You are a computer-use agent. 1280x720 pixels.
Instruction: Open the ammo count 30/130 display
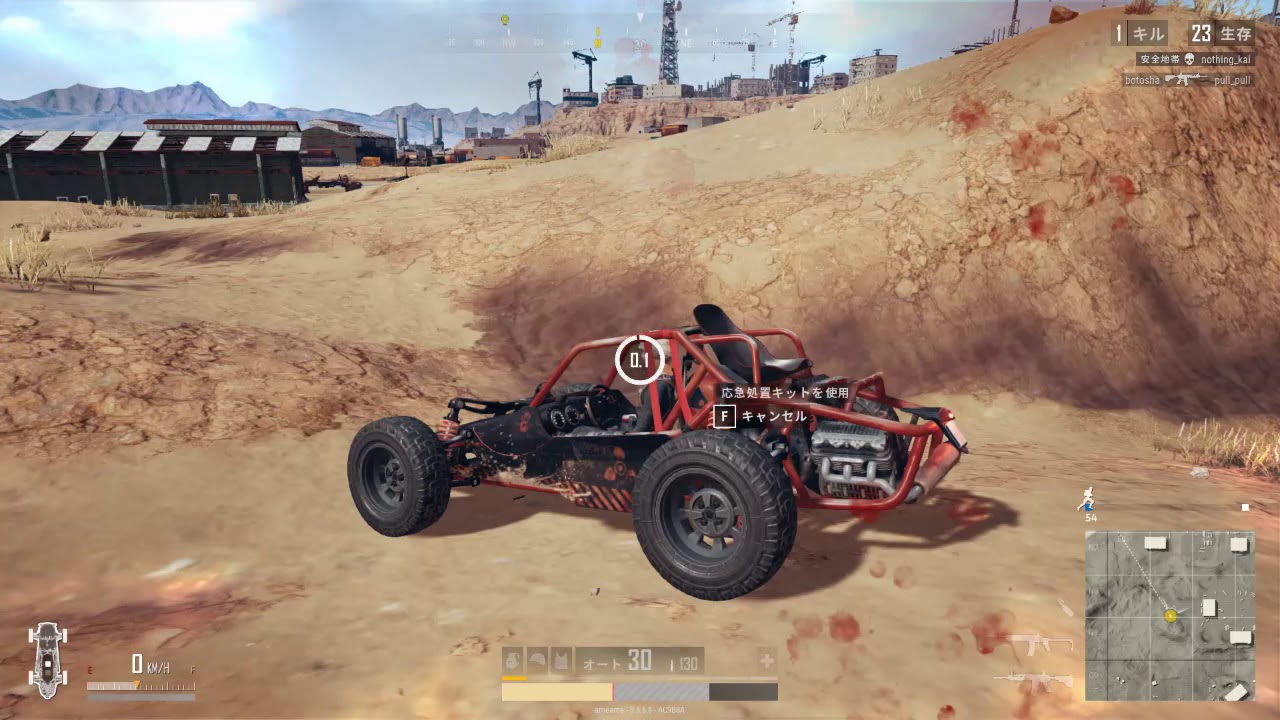[660, 661]
